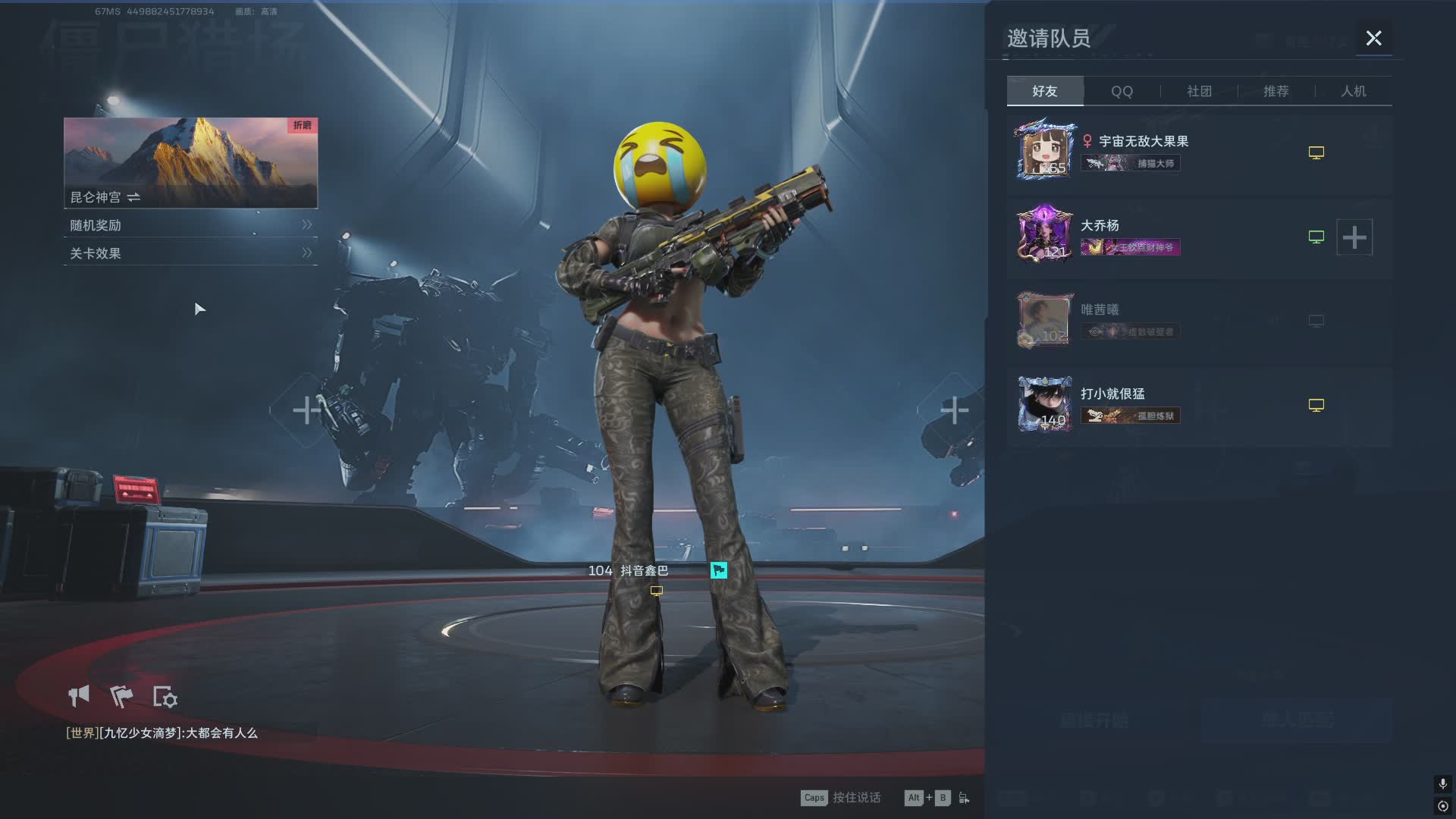Viewport: 1456px width, 819px height.
Task: Close the invite teammates panel
Action: (x=1373, y=38)
